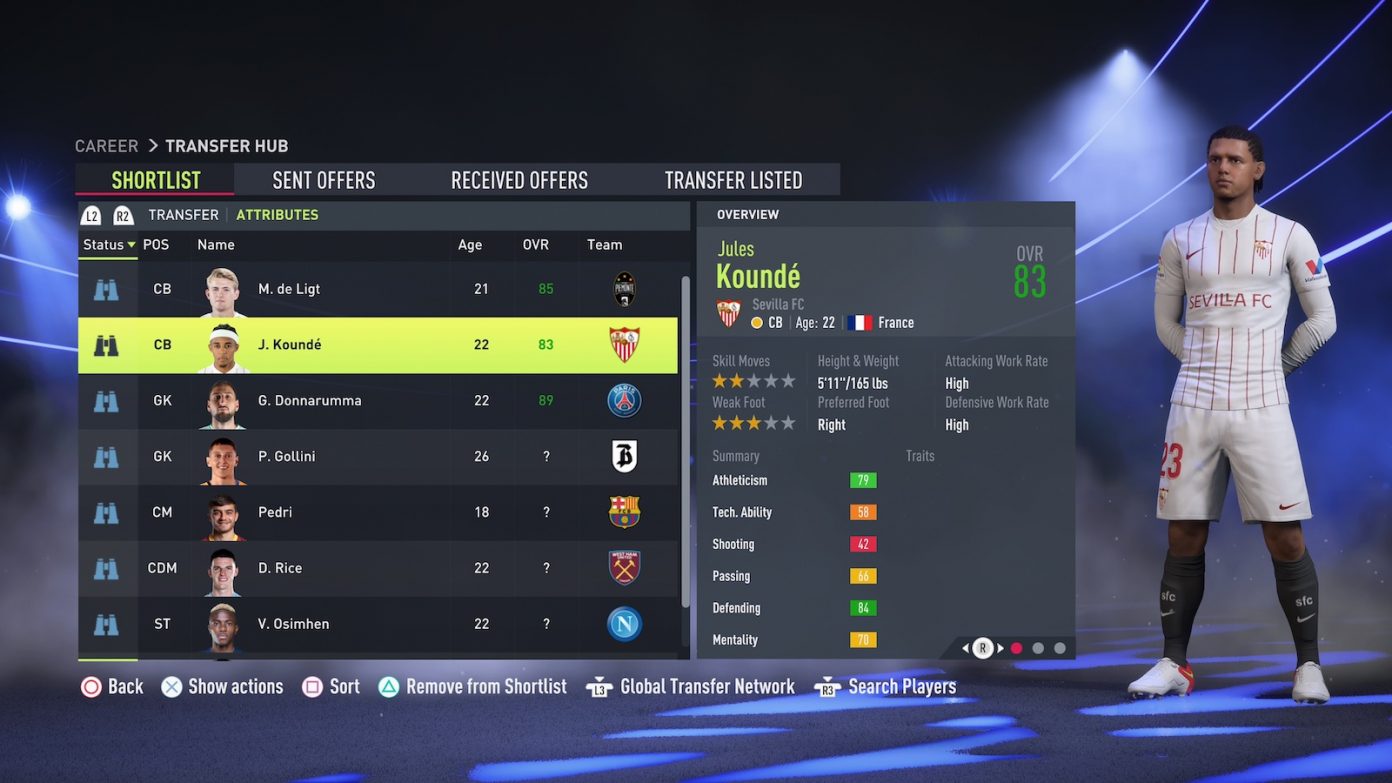Toggle to the ATTRIBUTES view
1392x783 pixels.
pos(277,214)
